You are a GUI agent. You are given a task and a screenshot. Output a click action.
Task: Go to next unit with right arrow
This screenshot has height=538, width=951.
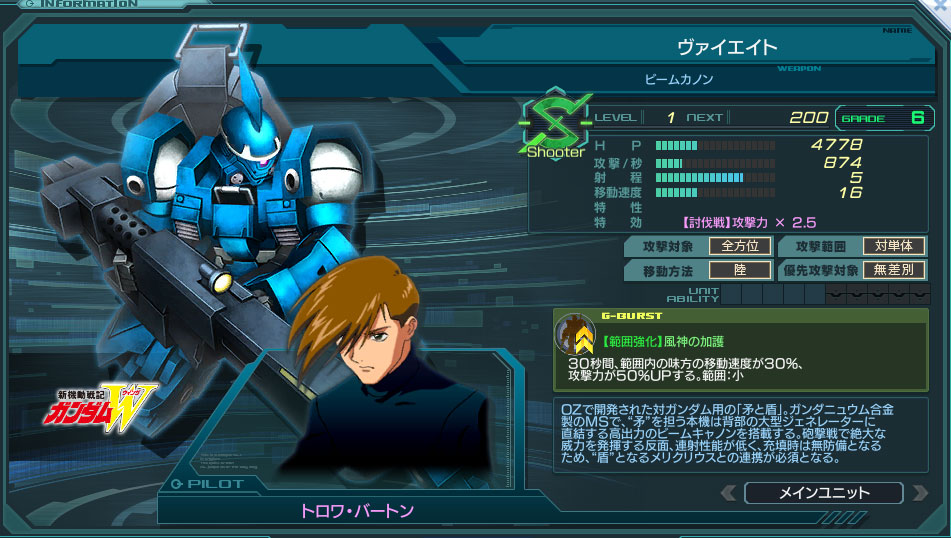click(x=918, y=493)
